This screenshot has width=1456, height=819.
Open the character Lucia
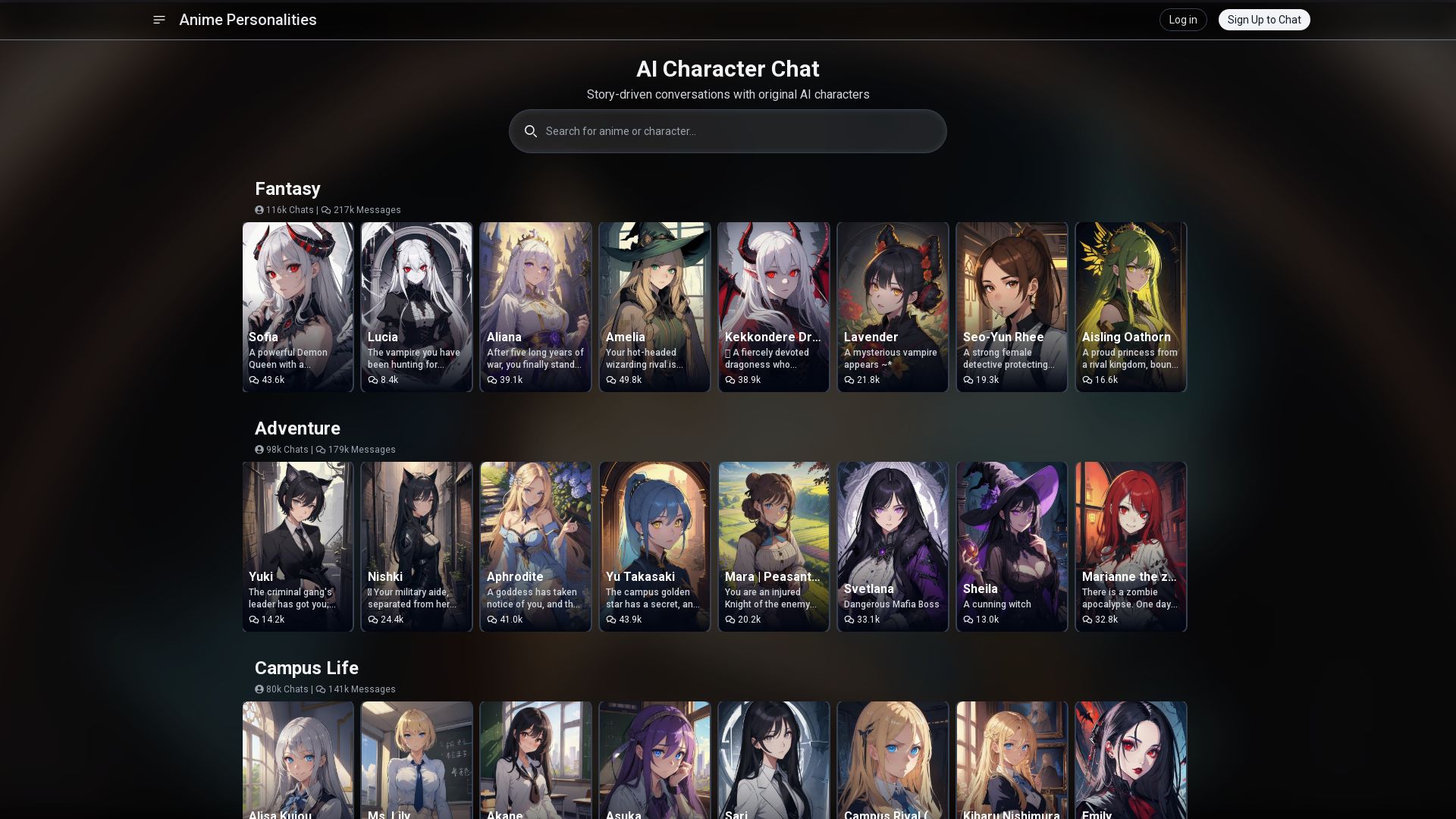[416, 307]
